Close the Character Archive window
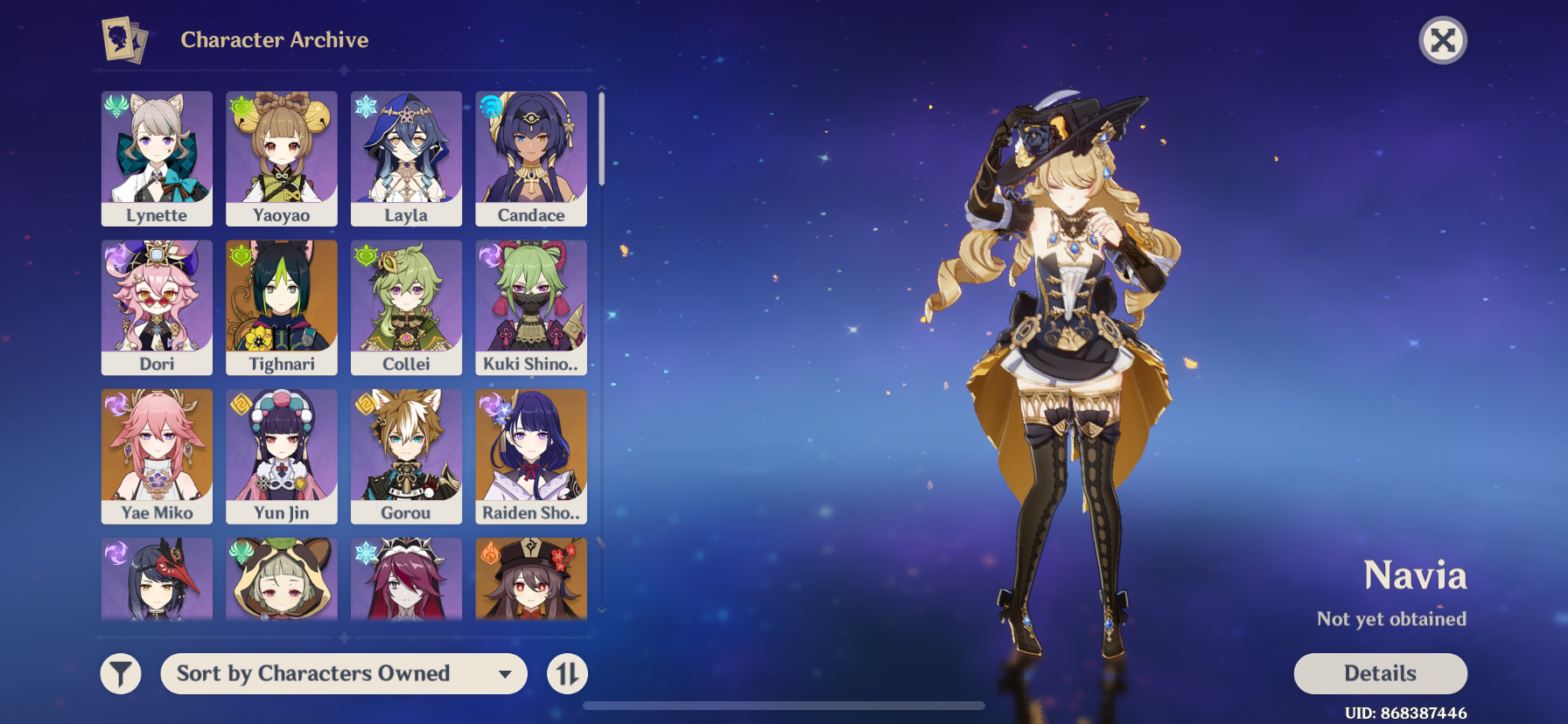 pos(1443,39)
